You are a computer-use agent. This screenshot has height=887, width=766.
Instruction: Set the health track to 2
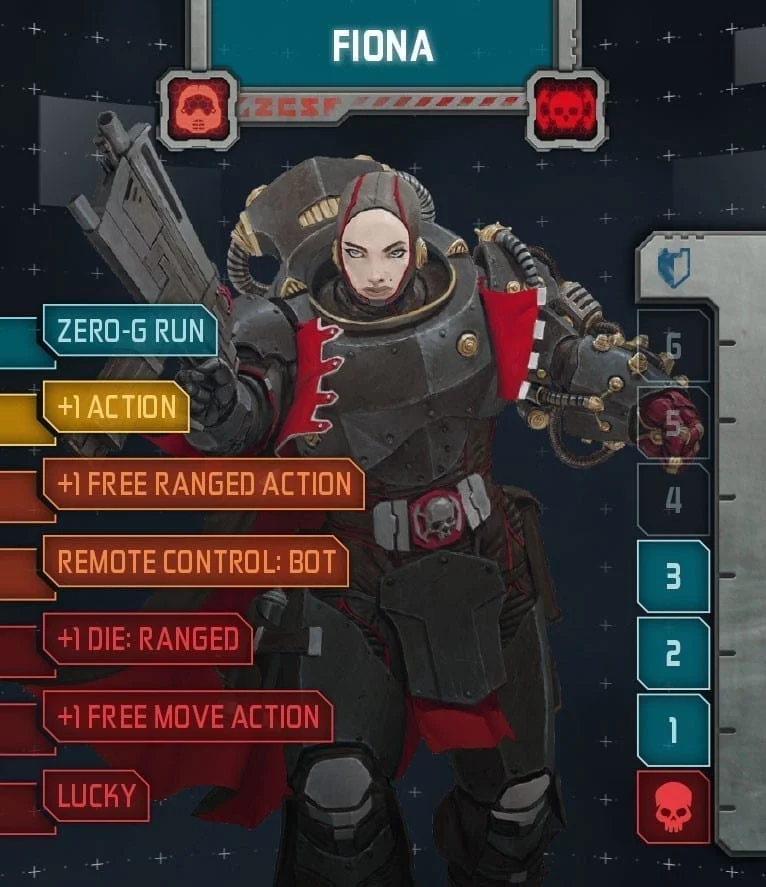673,653
